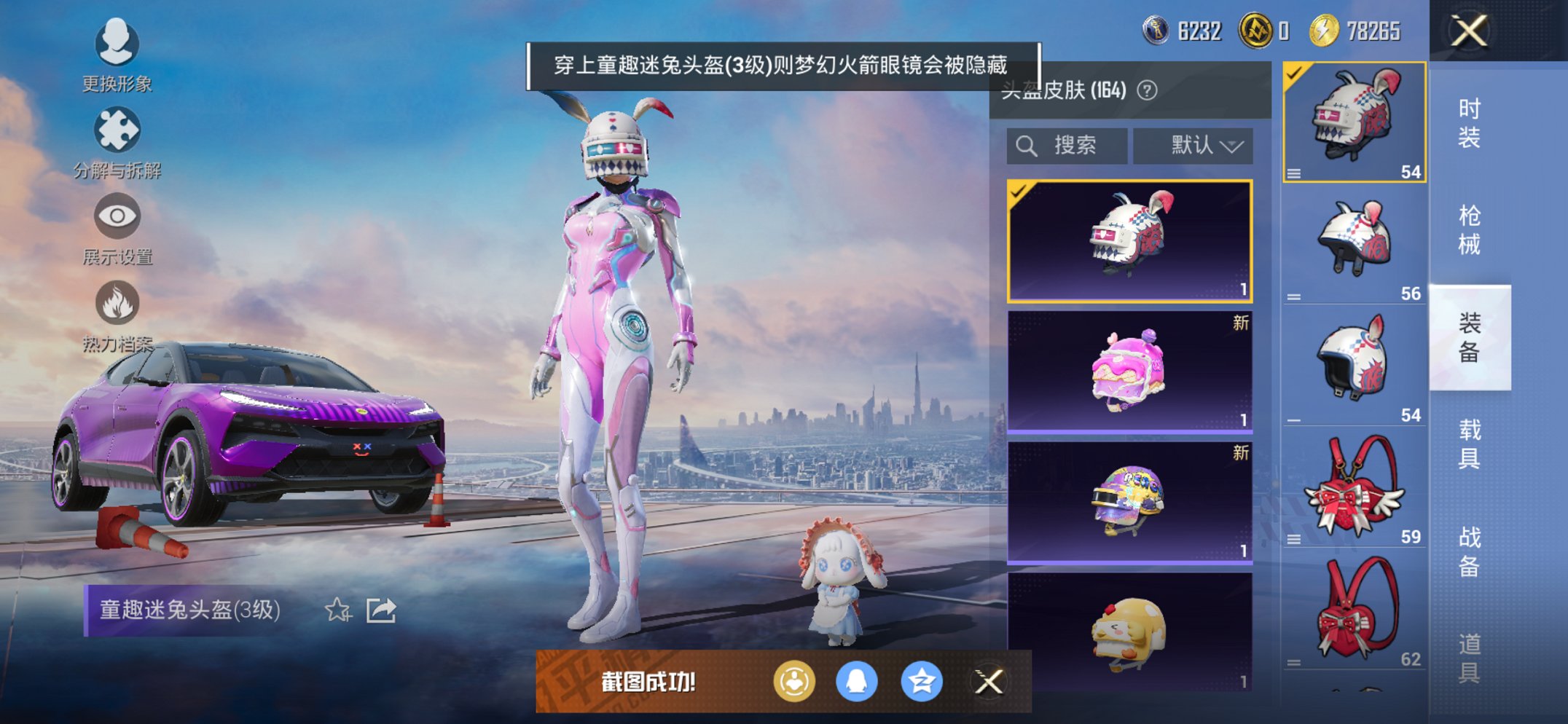
Task: Open 展示设置 display settings
Action: coord(117,217)
